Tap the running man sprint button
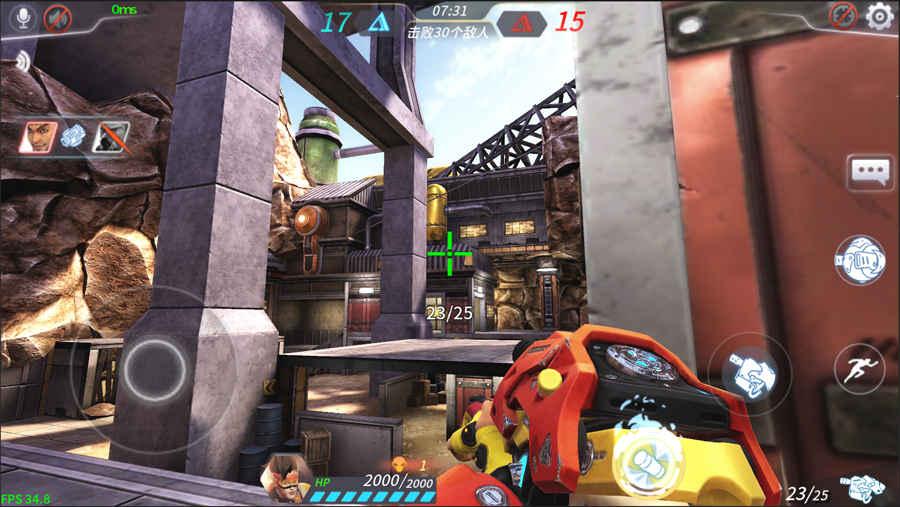 859,372
